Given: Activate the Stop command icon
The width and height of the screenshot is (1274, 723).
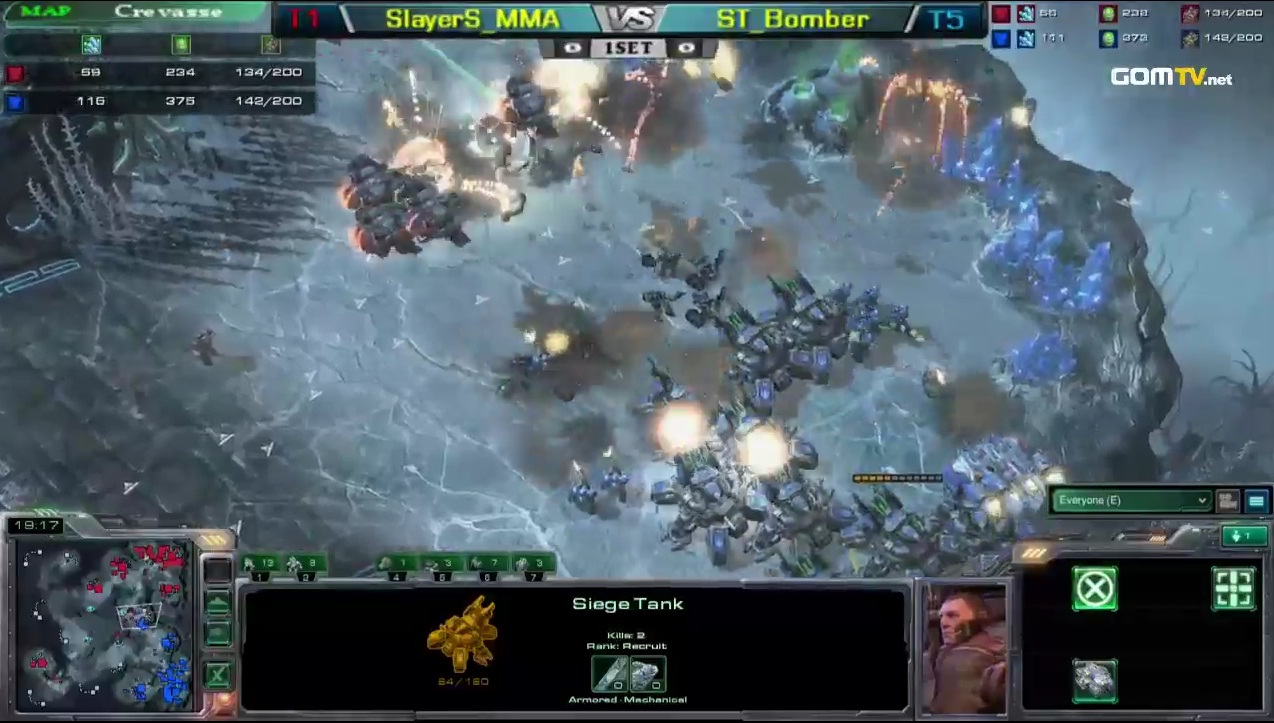Looking at the screenshot, I should [x=1094, y=589].
